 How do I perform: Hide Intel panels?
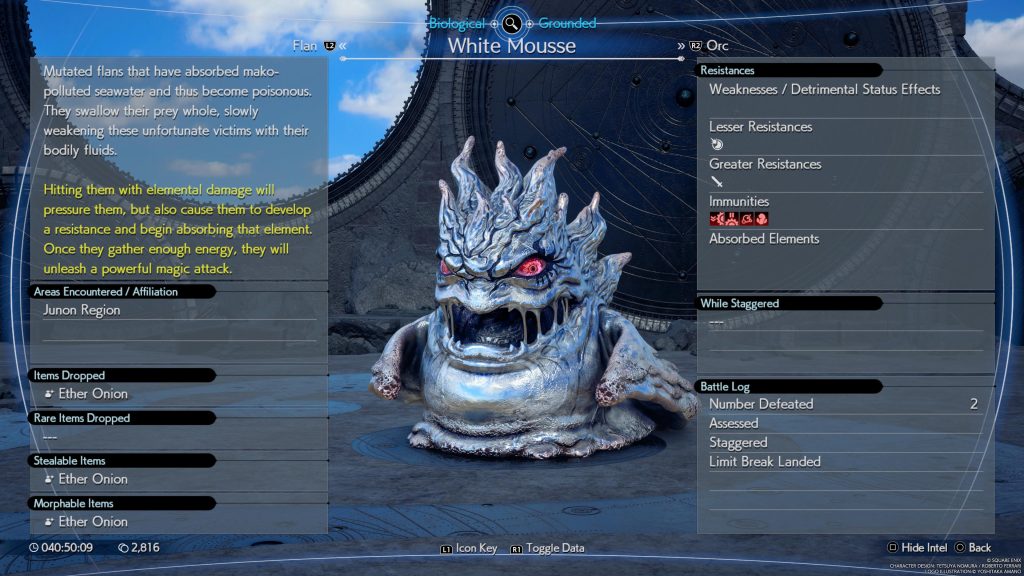click(918, 548)
